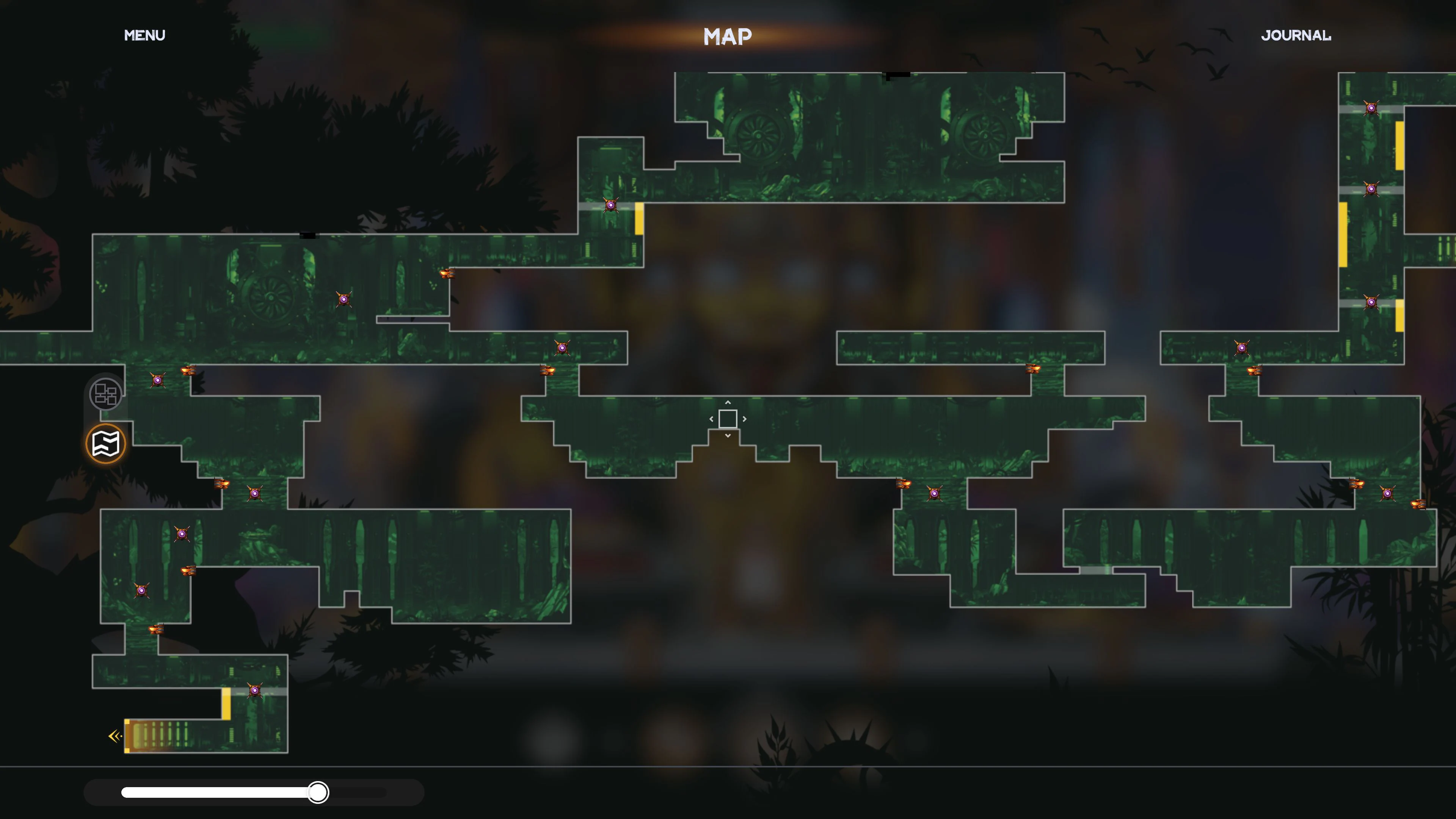
Task: Click the down pan chevron below the map cursor
Action: click(728, 436)
